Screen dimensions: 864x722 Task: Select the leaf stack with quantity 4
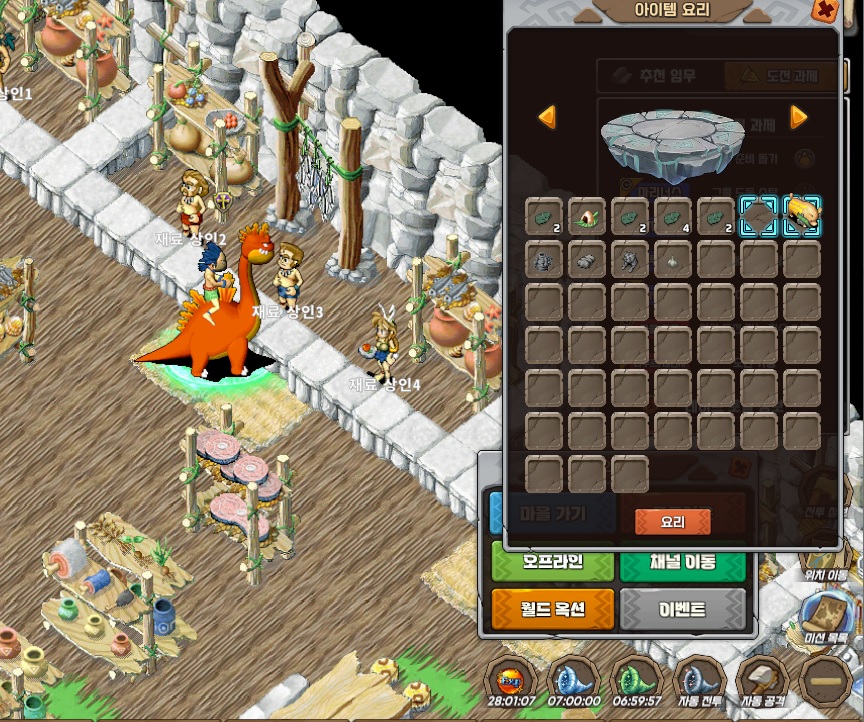(673, 215)
